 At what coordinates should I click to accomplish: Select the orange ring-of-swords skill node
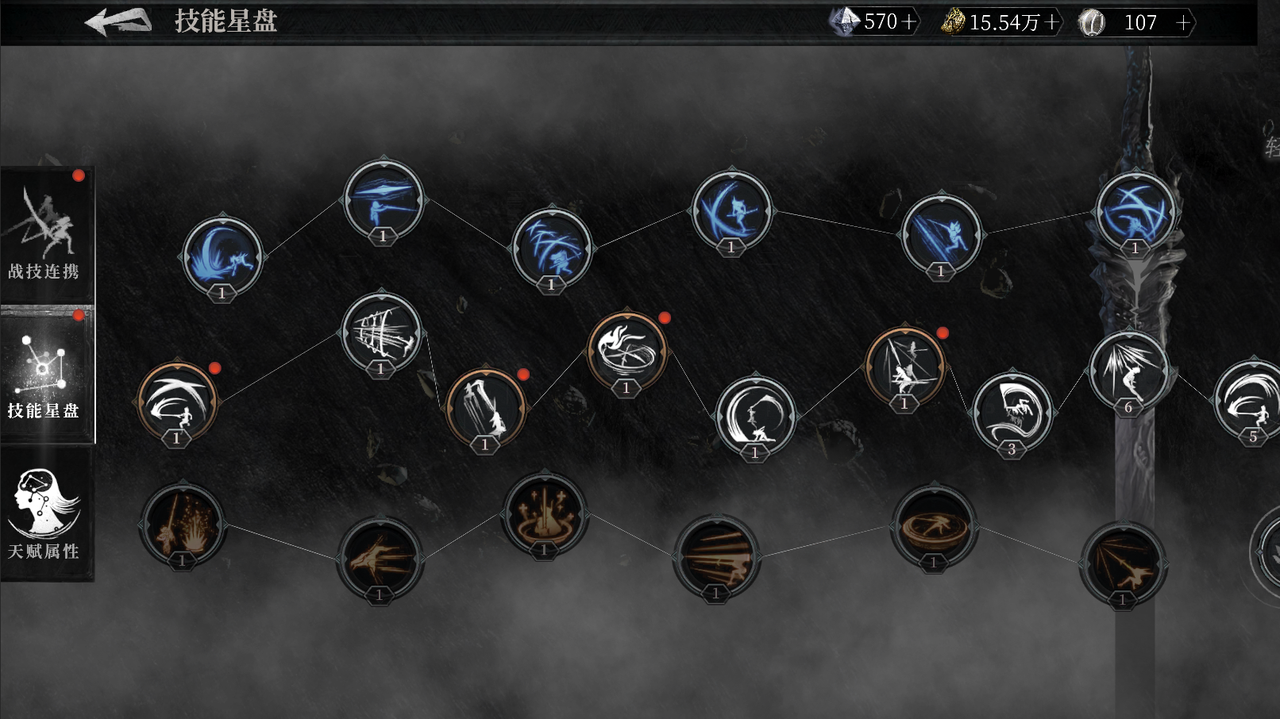[x=544, y=514]
